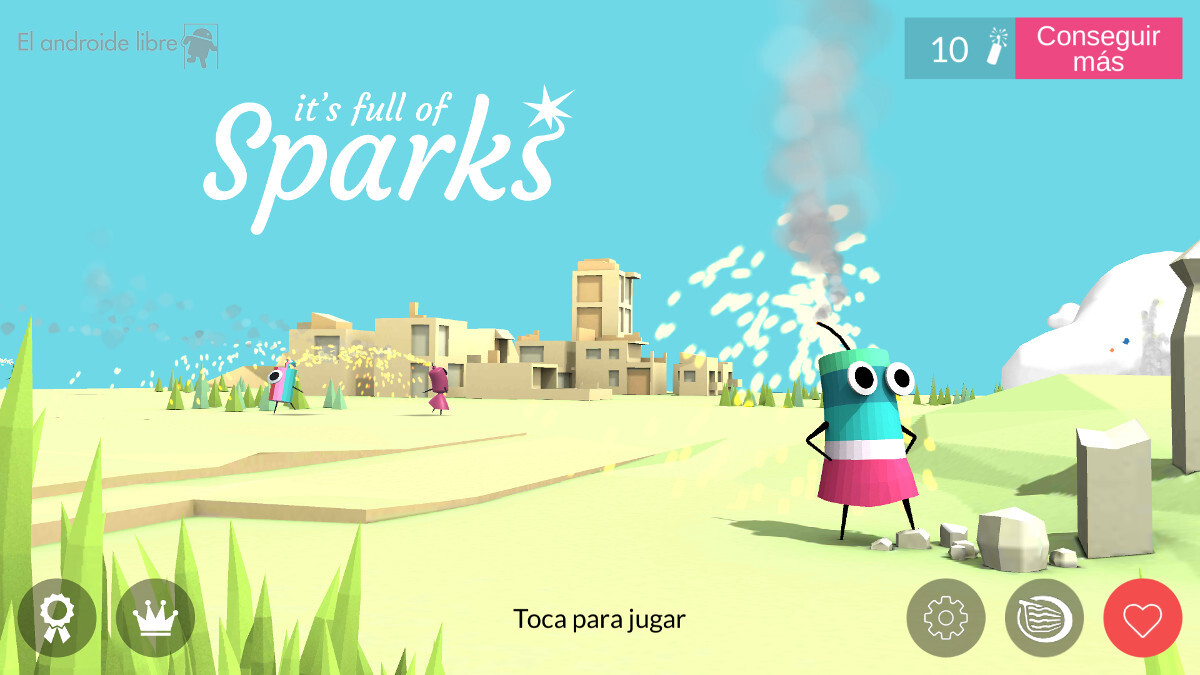This screenshot has width=1200, height=675.
Task: Tap the pink Conseguir más button
Action: point(1098,48)
